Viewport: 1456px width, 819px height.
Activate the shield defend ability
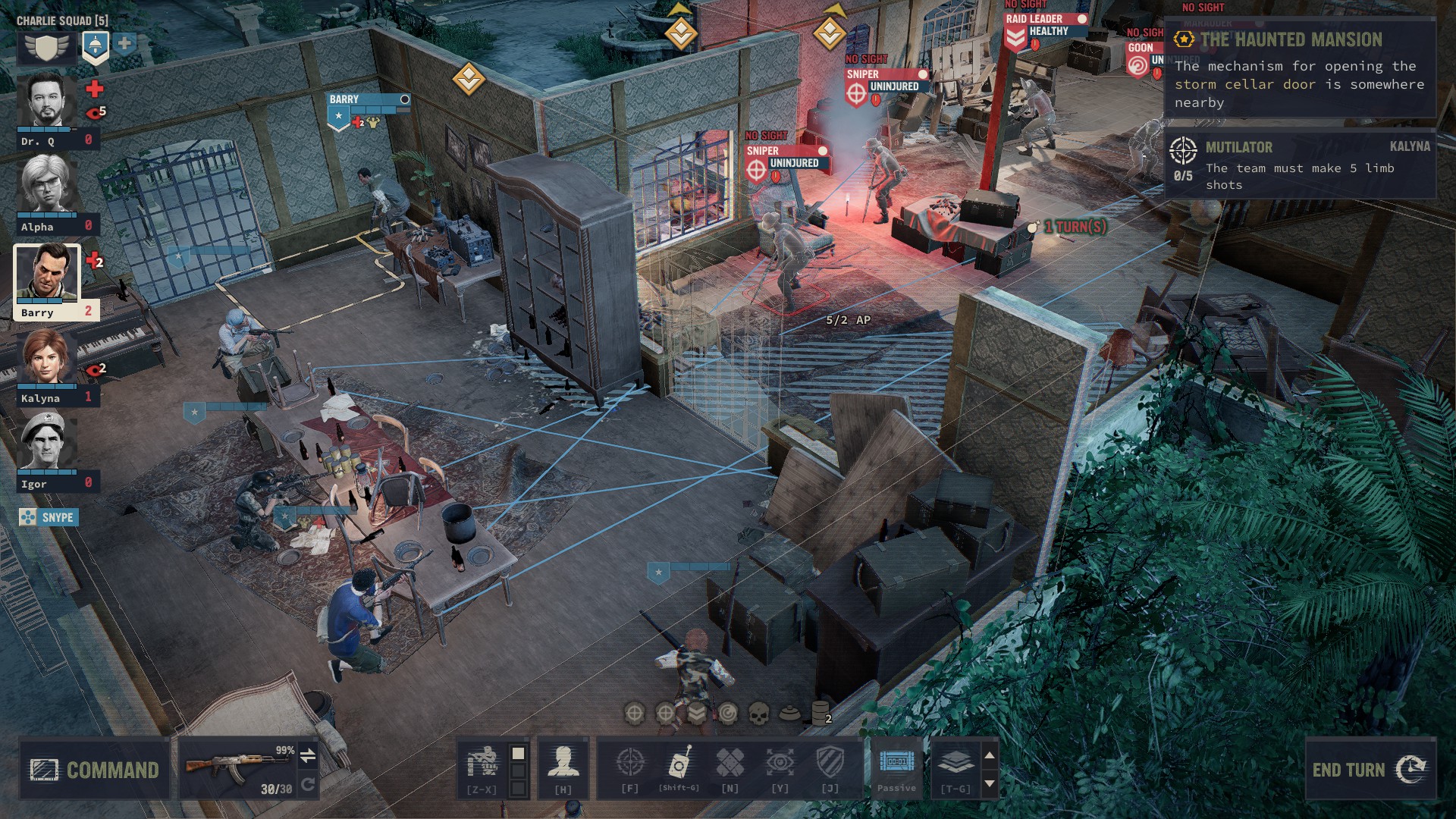tap(830, 764)
